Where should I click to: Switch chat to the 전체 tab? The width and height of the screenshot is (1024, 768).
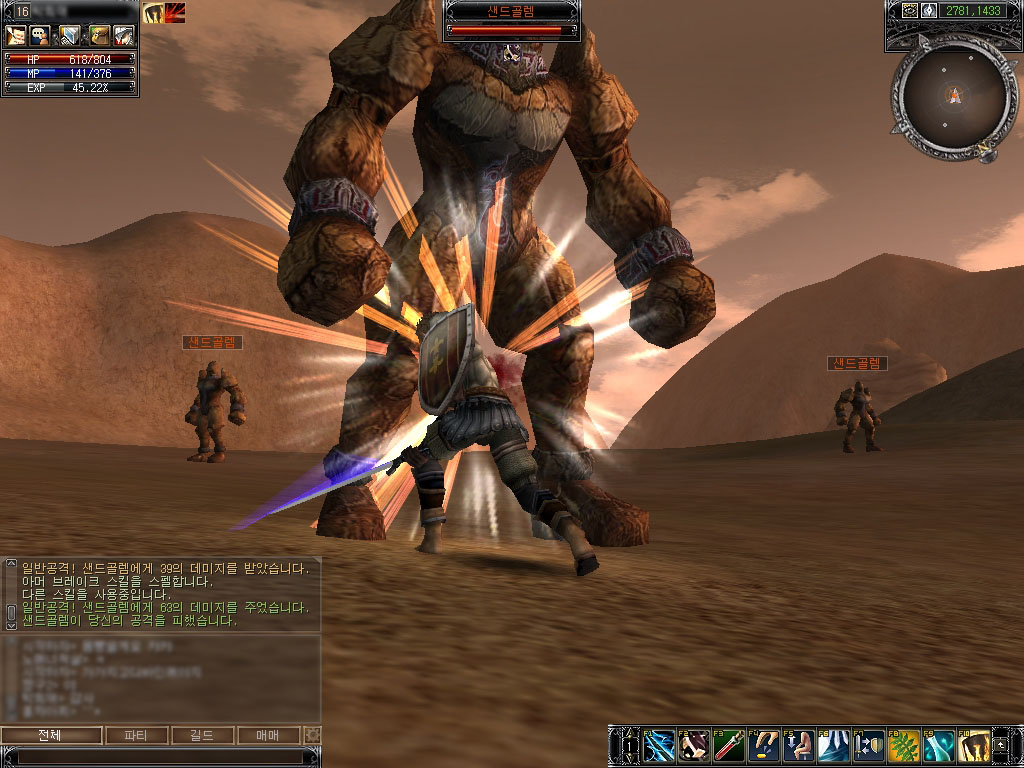[x=51, y=736]
